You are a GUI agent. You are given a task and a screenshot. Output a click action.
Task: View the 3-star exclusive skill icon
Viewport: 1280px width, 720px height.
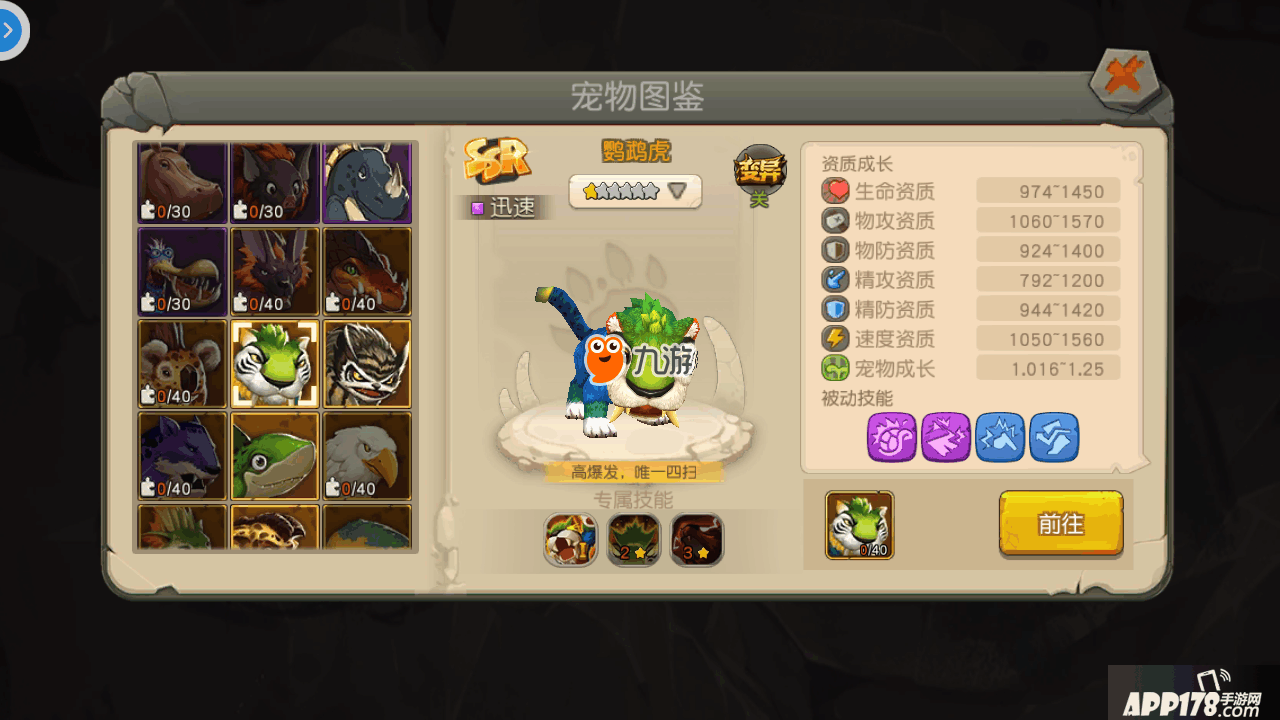tap(697, 540)
